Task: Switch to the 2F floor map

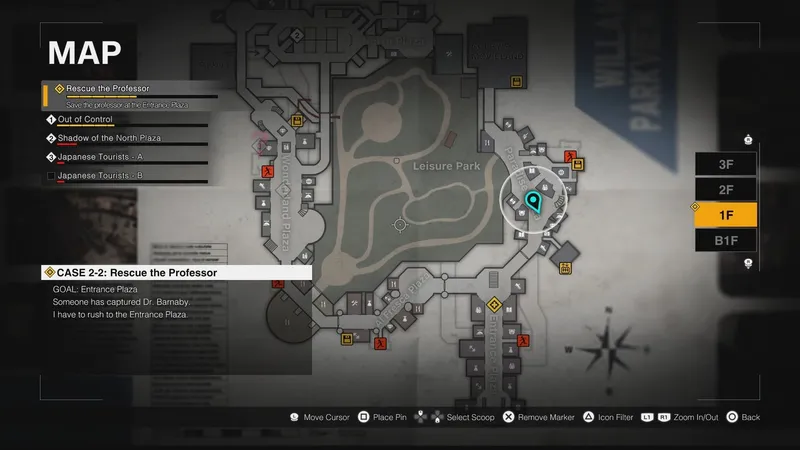Action: point(726,189)
